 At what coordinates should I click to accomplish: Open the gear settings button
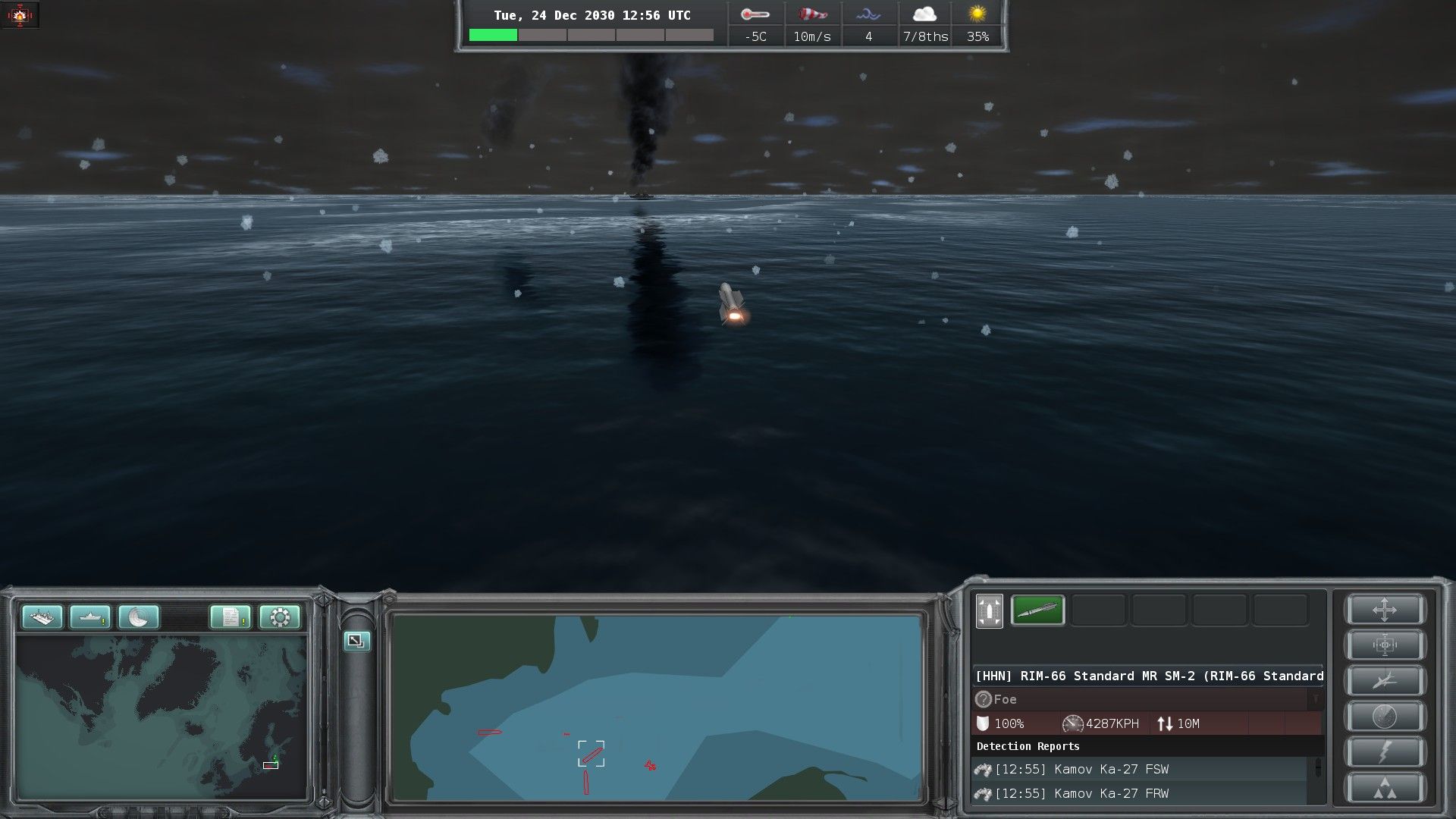click(279, 617)
